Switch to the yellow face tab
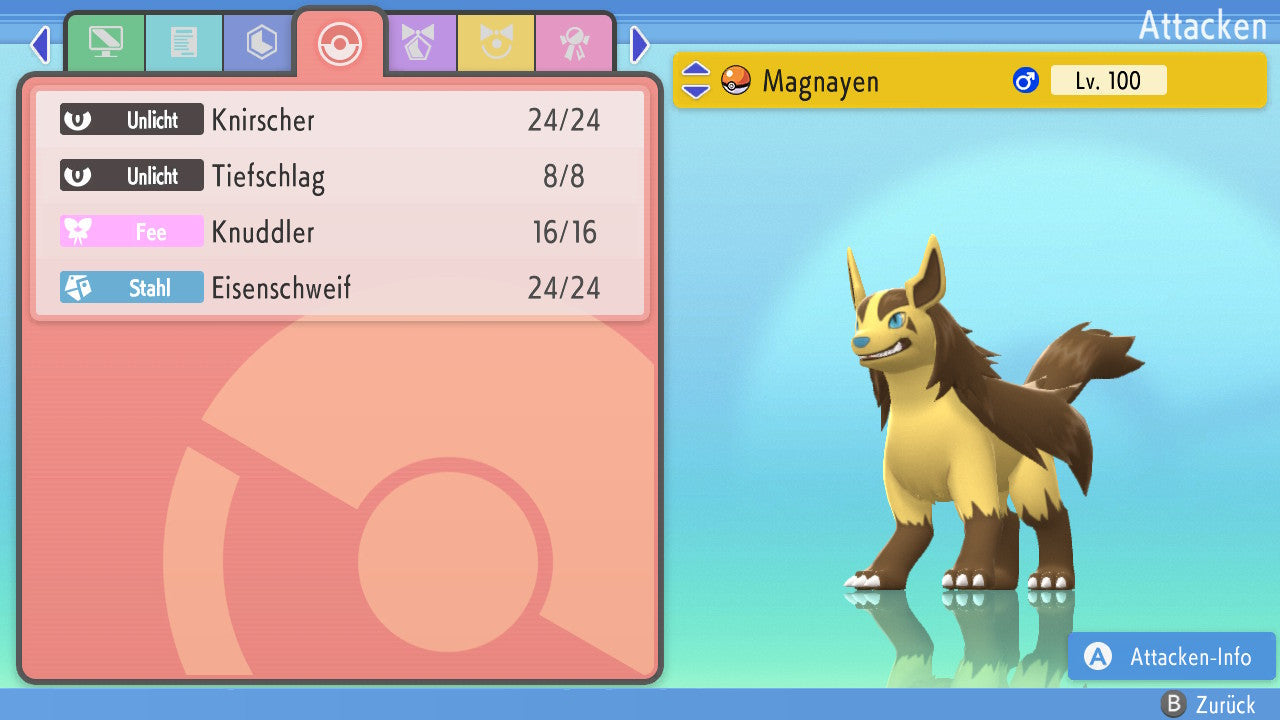This screenshot has width=1280, height=720. pos(495,43)
